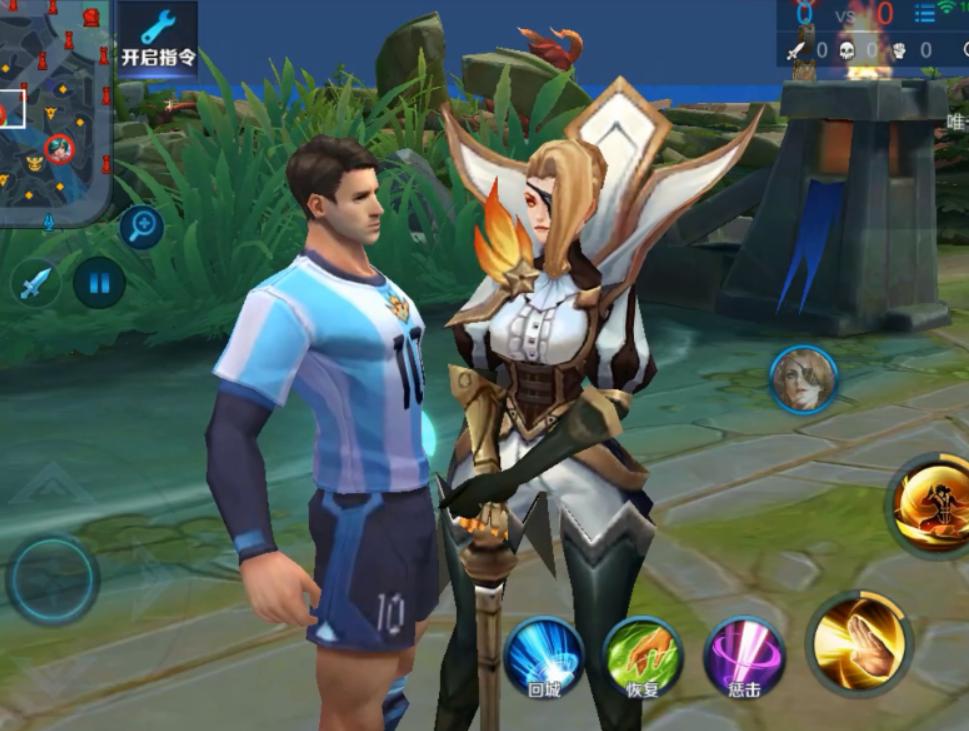This screenshot has width=969, height=731.
Task: Click the minimap
Action: [53, 110]
